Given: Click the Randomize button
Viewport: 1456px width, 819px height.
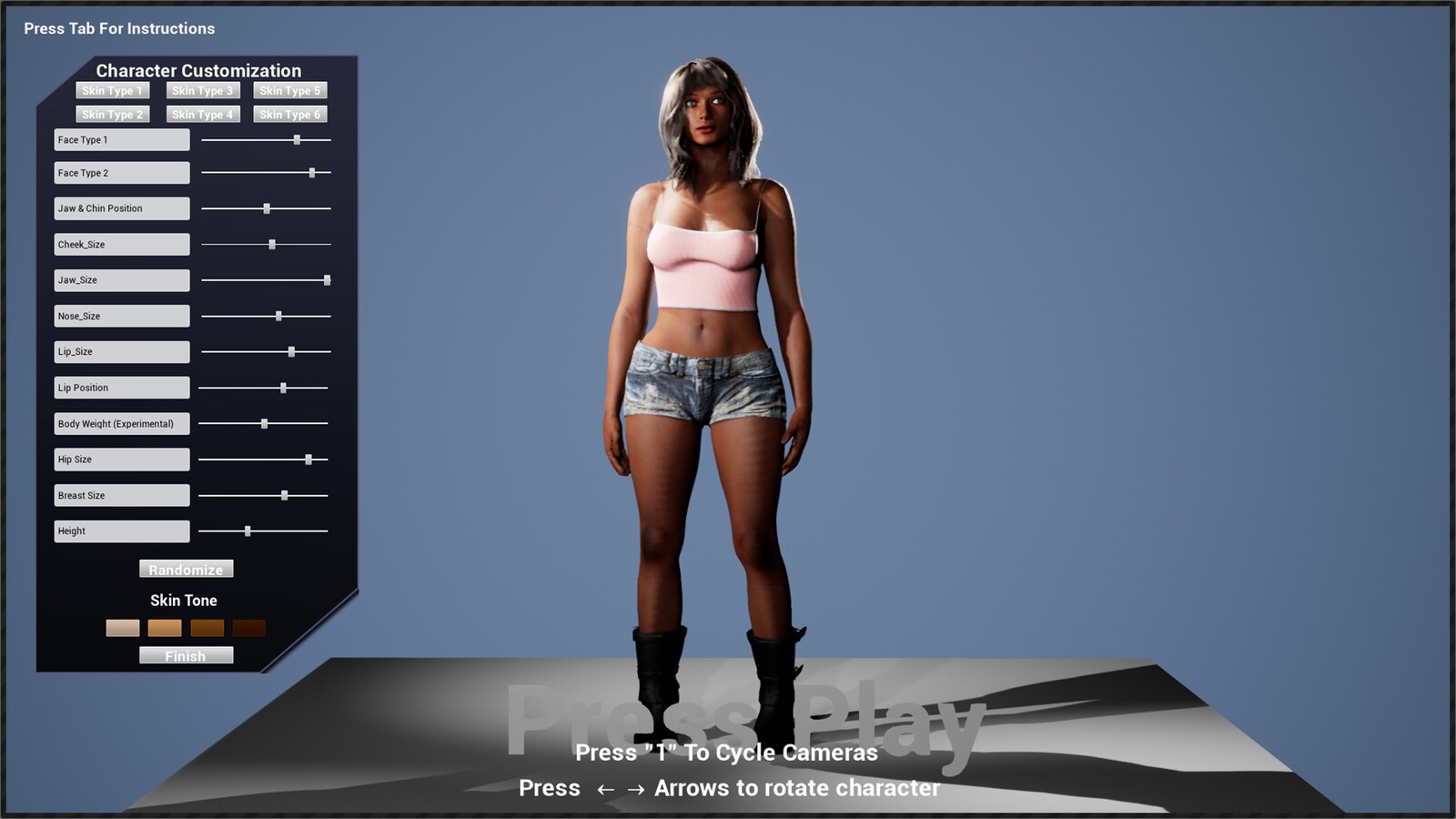Looking at the screenshot, I should [x=186, y=569].
